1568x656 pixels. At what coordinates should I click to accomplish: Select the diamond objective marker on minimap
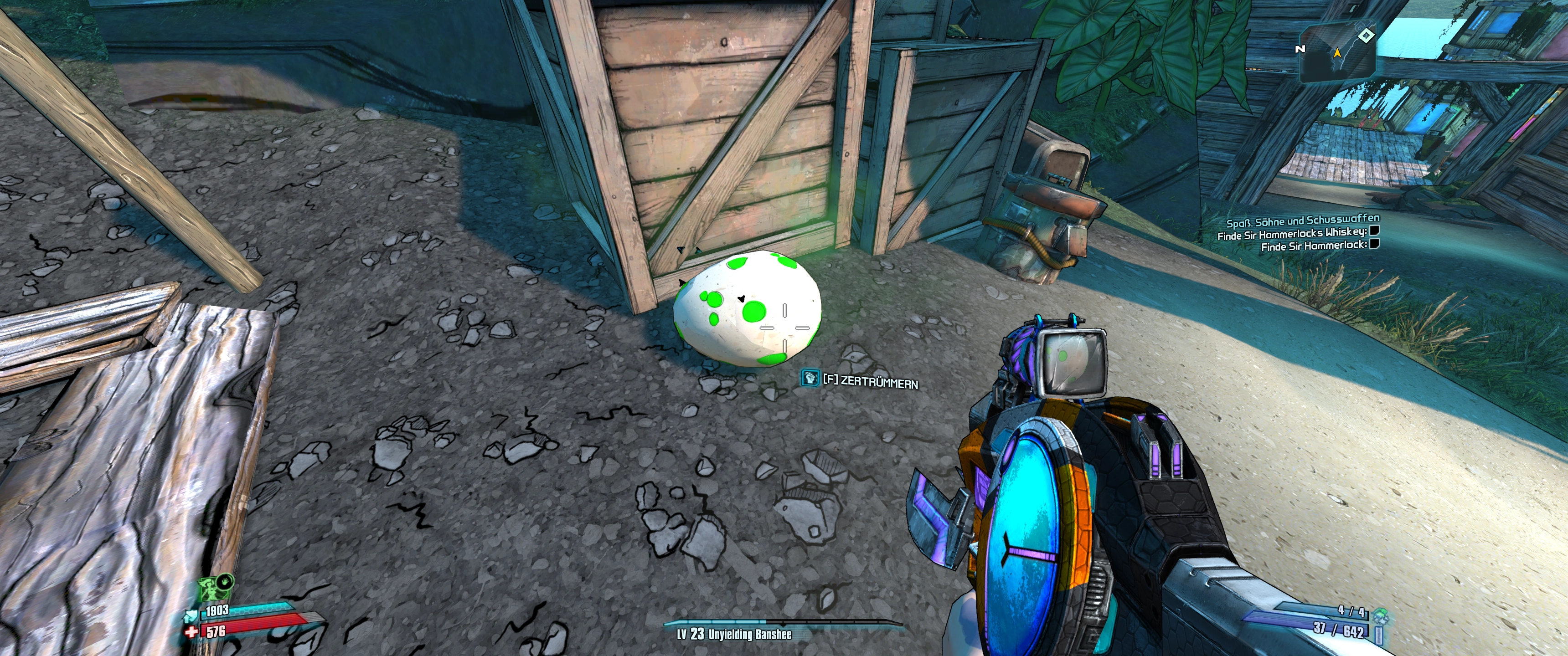pyautogui.click(x=1366, y=35)
